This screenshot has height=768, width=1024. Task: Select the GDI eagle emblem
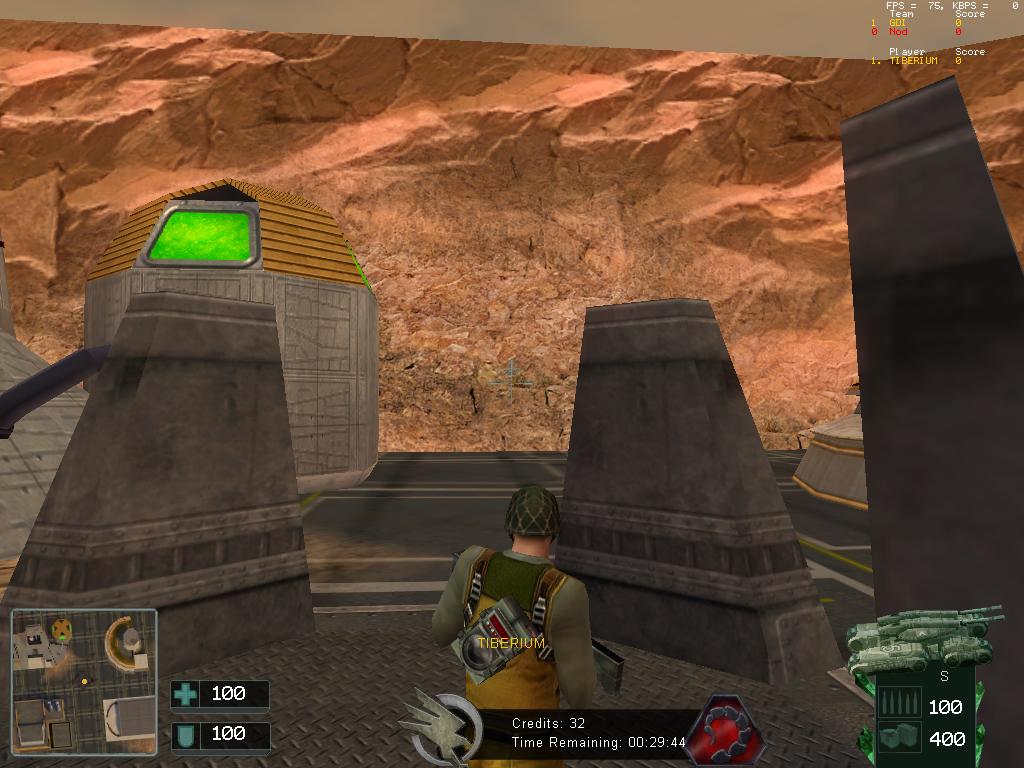[x=441, y=727]
